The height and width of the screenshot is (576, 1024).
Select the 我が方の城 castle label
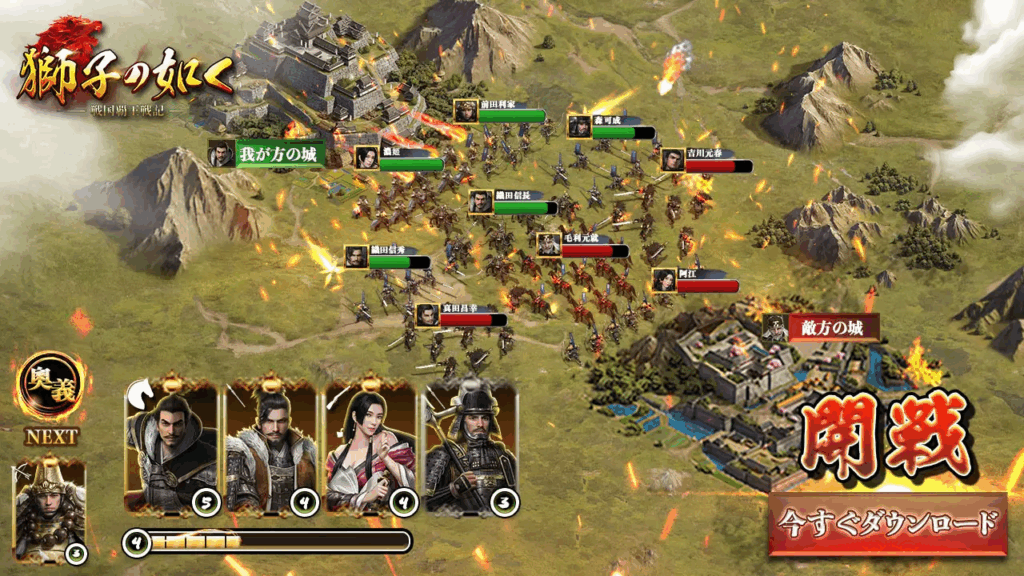pos(268,155)
